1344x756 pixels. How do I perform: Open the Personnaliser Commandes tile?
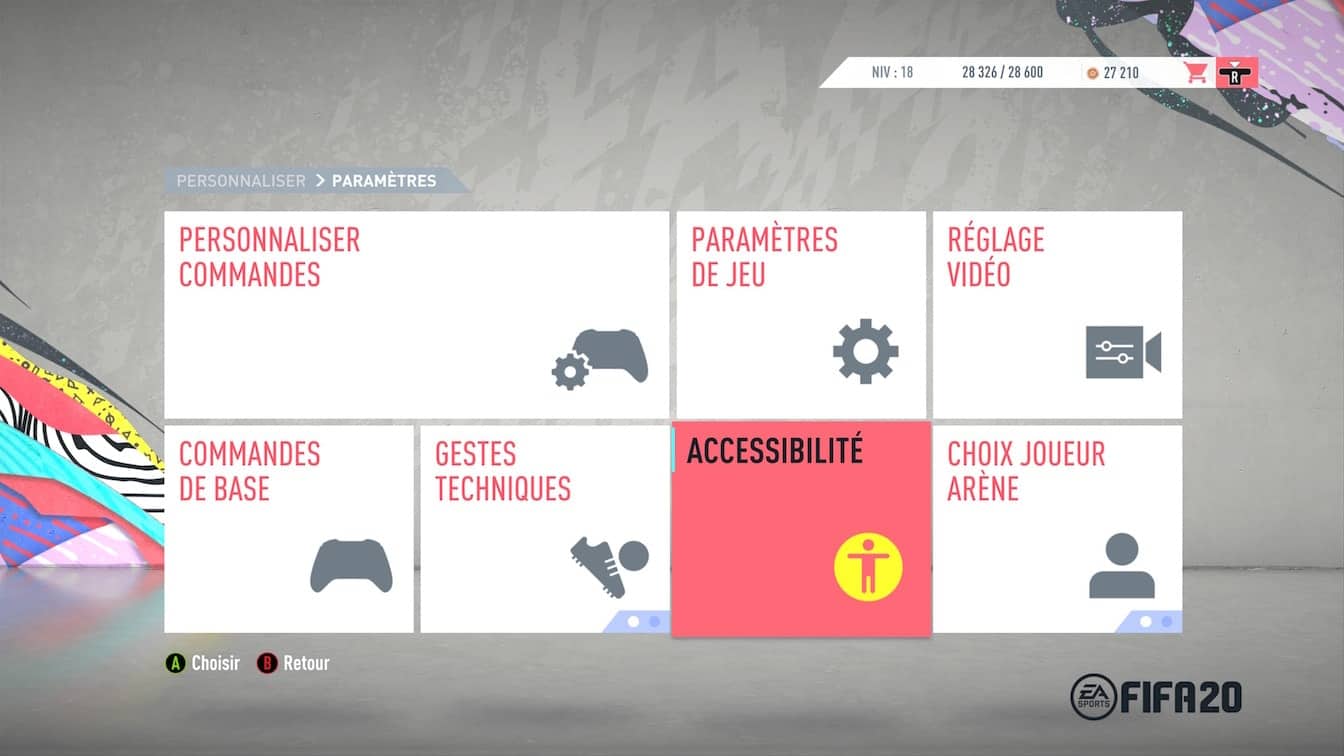pyautogui.click(x=416, y=314)
